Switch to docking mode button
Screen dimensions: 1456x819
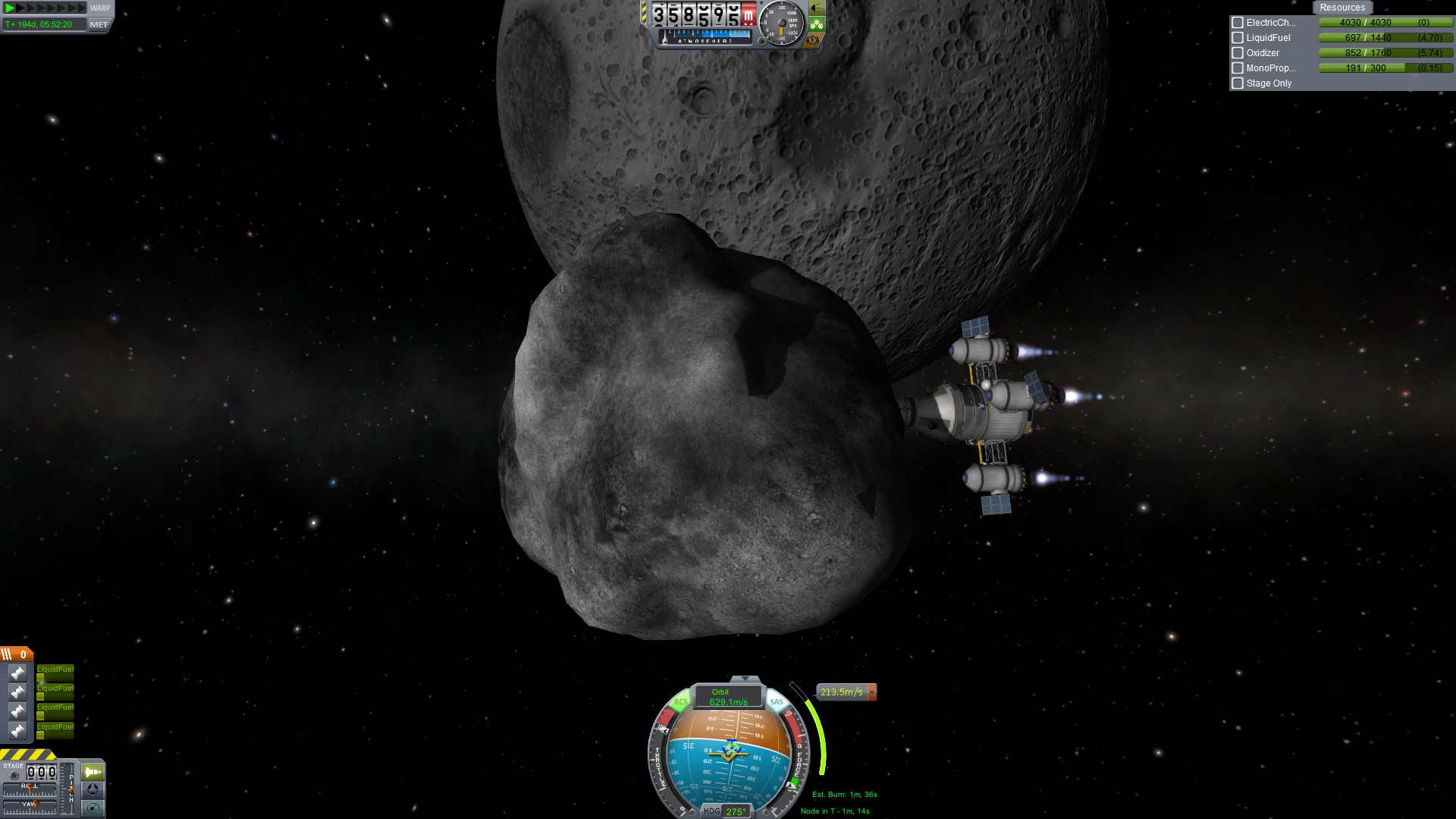point(93,789)
